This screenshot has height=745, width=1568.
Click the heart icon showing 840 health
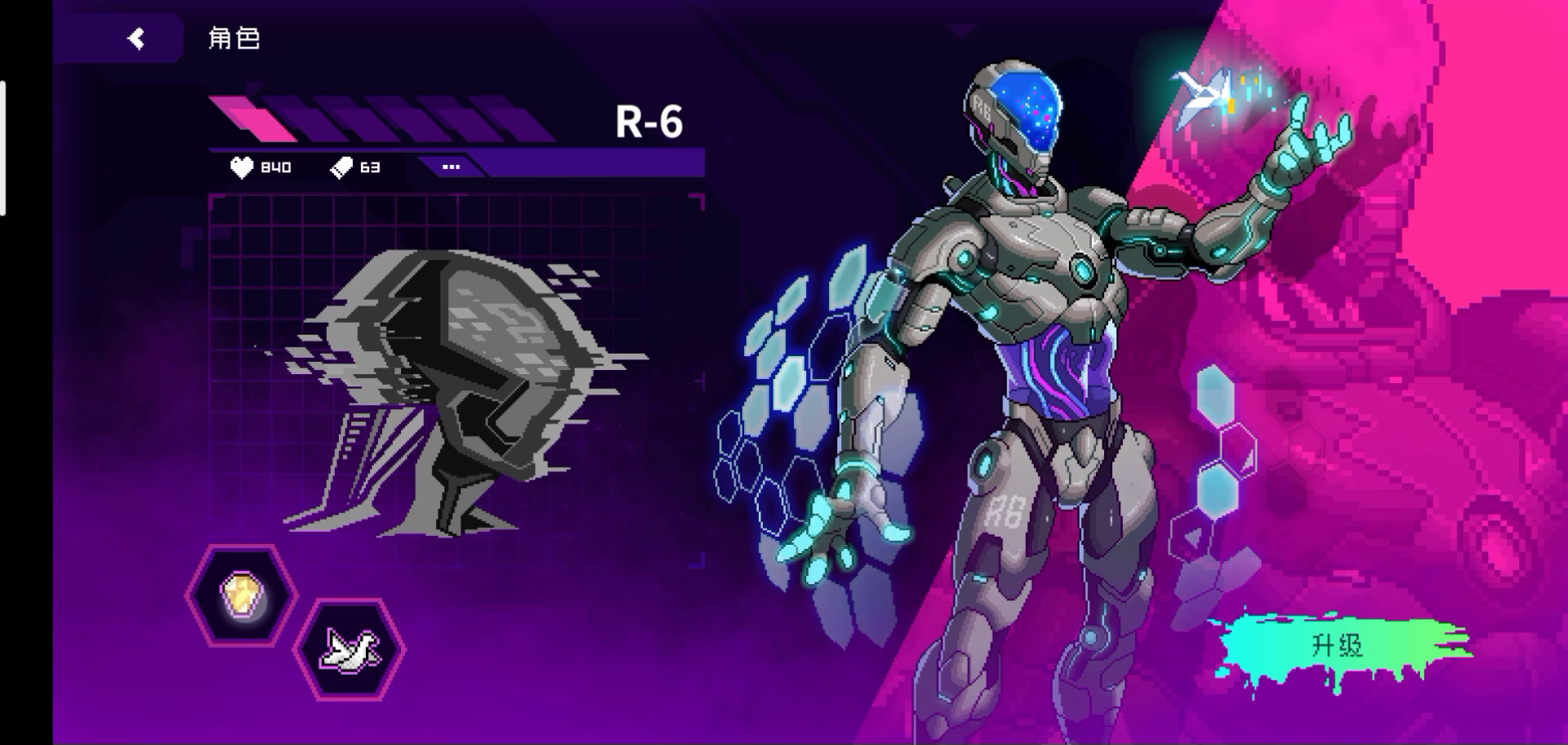pos(241,167)
